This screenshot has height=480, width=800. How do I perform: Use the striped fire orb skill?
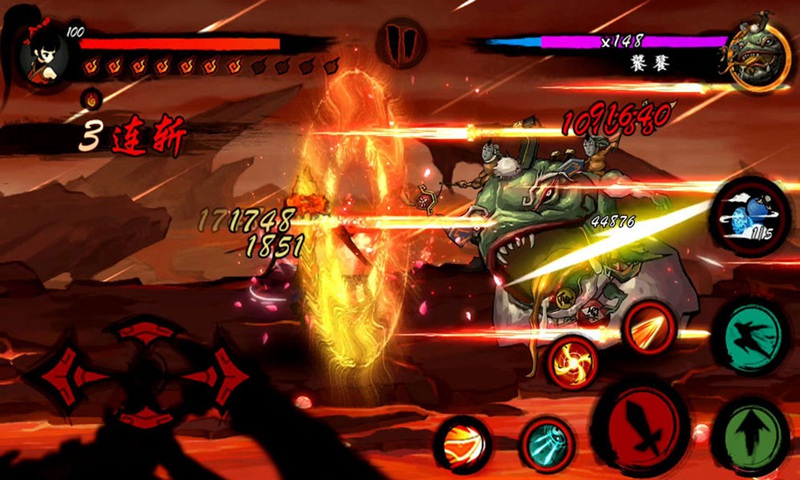pos(462,443)
